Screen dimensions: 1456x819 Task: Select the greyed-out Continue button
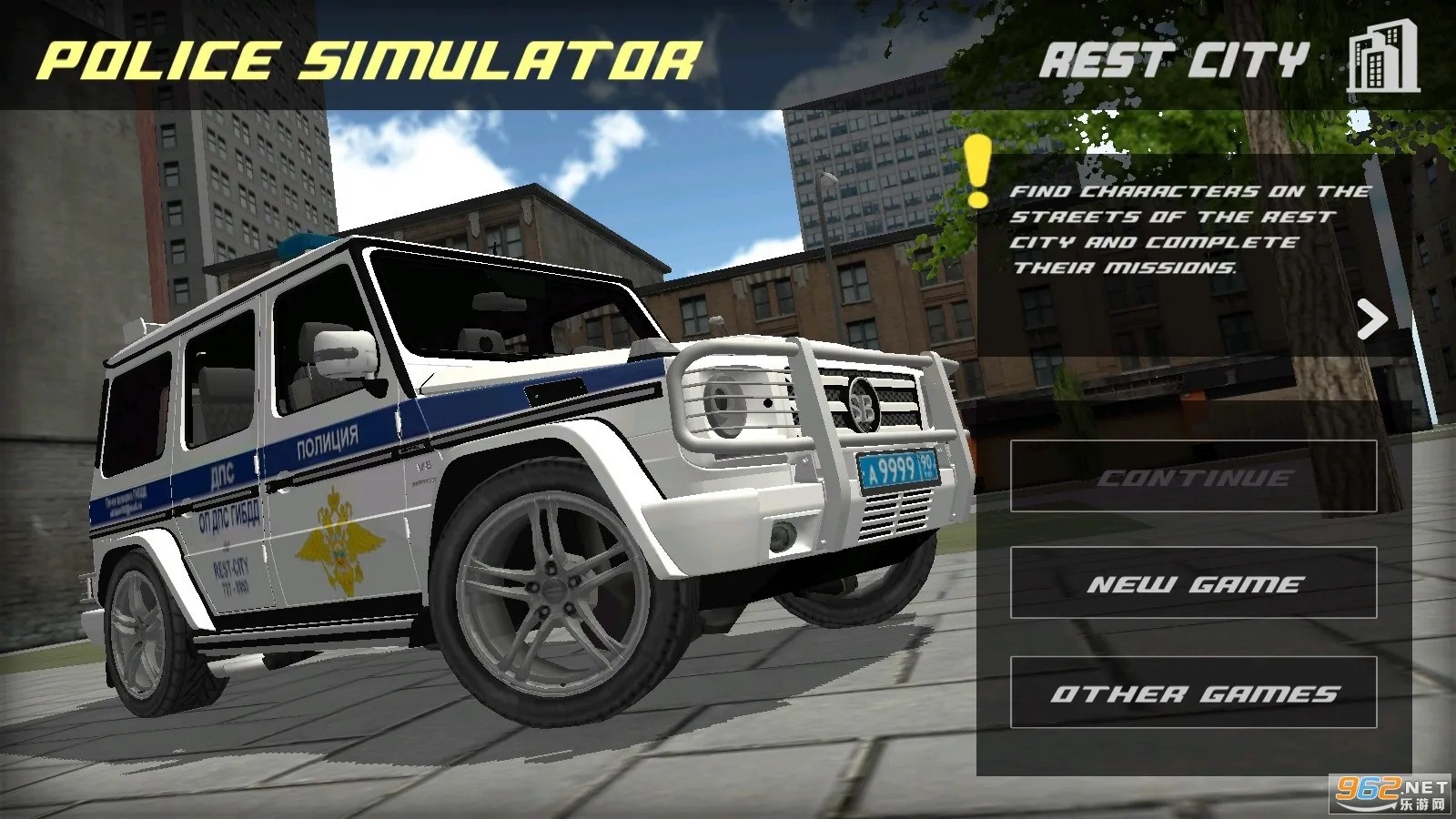click(x=1193, y=477)
